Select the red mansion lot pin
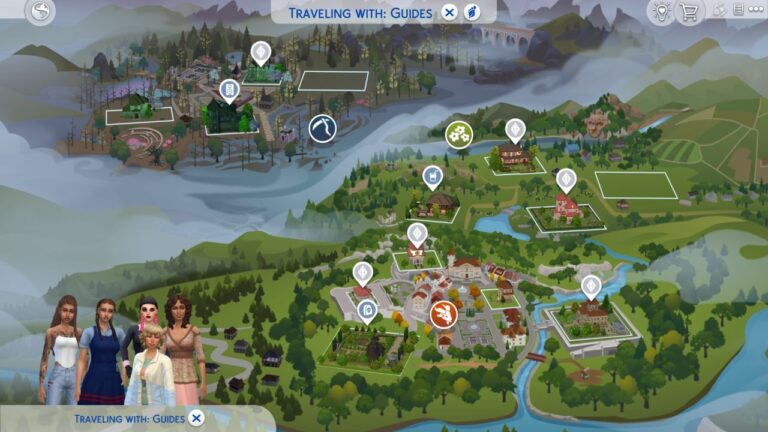The height and width of the screenshot is (432, 768). click(x=566, y=179)
